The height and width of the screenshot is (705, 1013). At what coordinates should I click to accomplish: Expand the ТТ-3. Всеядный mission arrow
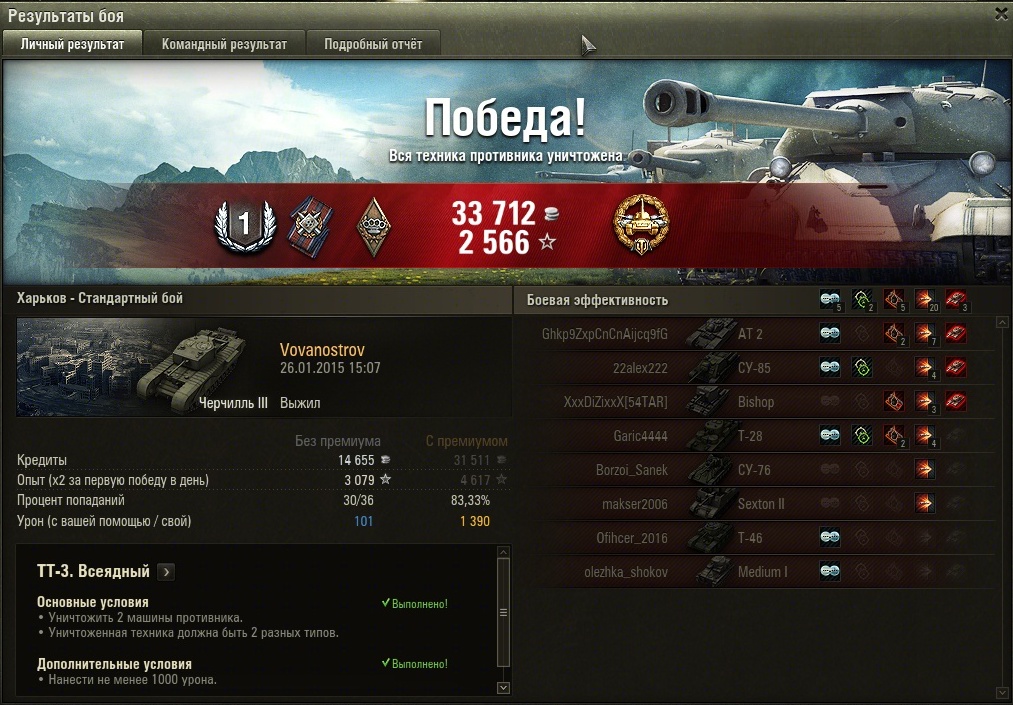166,572
